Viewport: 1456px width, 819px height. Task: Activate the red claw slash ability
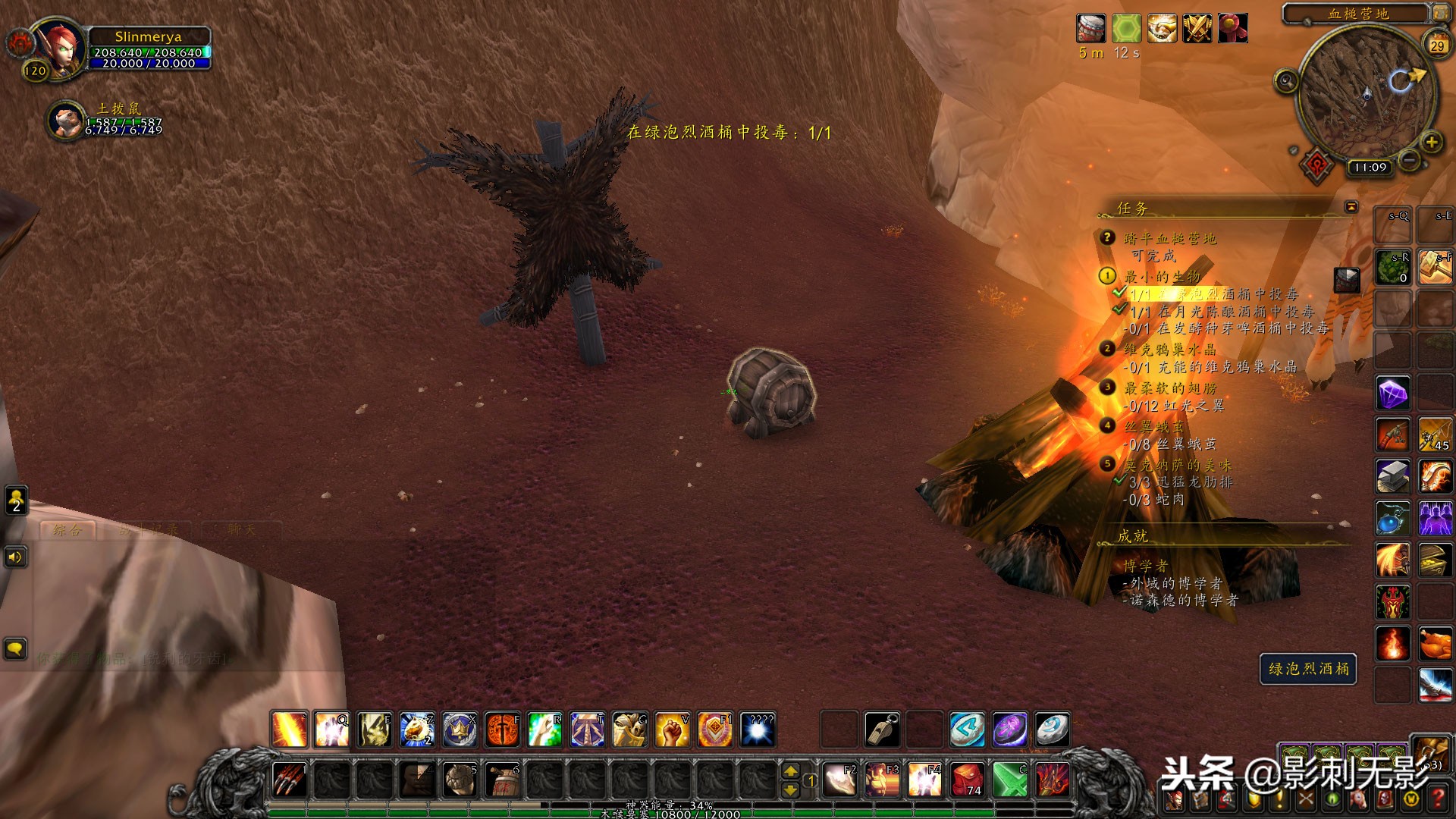(x=289, y=779)
